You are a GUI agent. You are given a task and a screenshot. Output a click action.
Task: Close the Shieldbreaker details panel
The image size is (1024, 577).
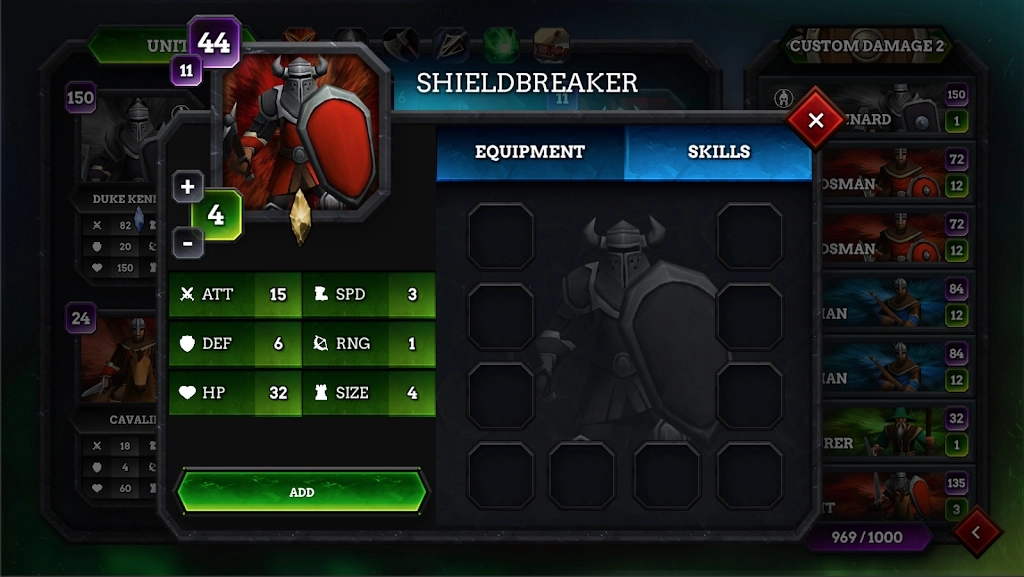pos(816,121)
